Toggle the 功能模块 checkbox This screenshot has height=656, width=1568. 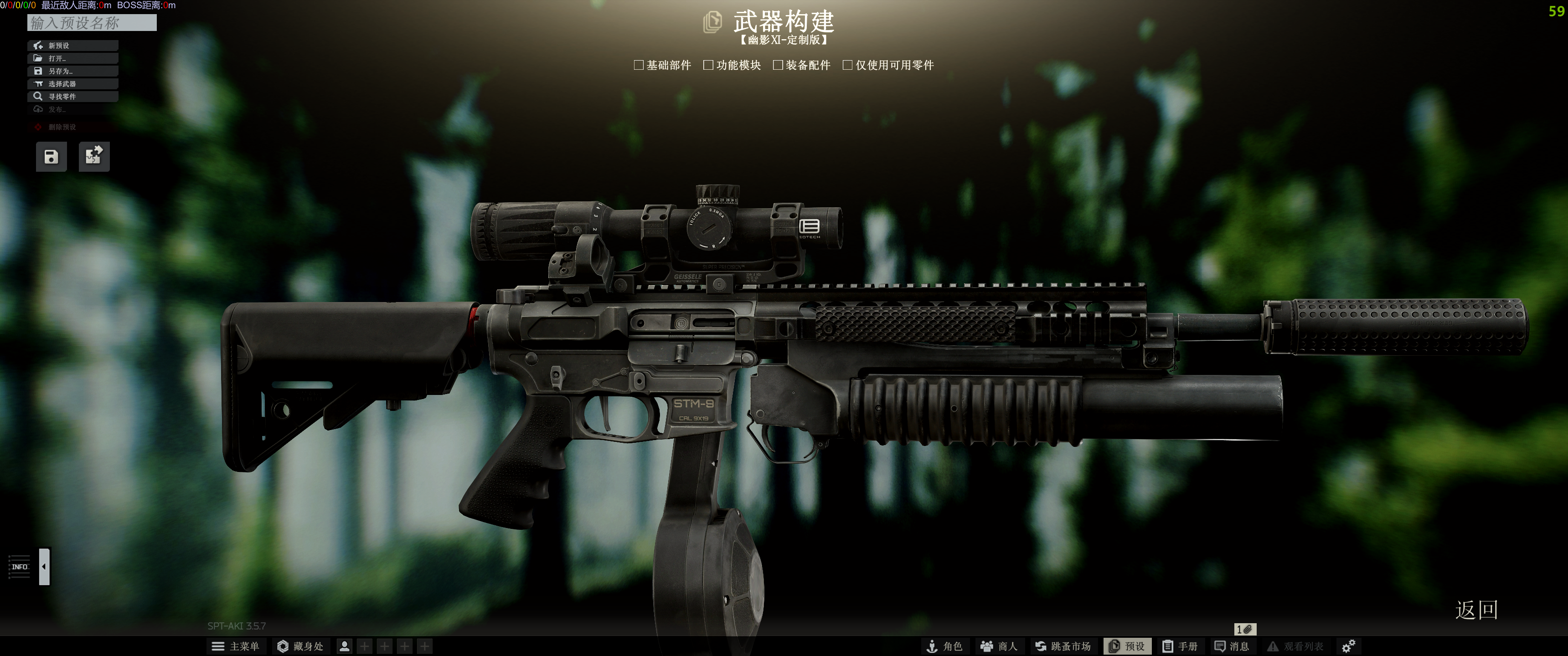click(708, 65)
